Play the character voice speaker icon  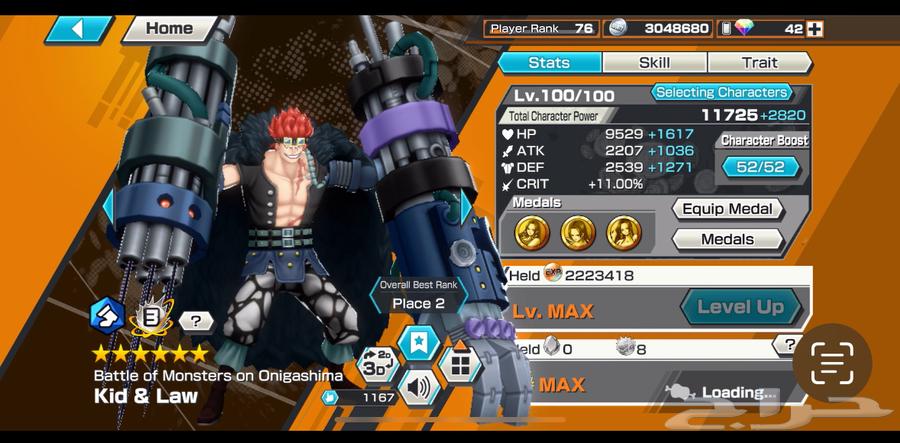[x=417, y=387]
